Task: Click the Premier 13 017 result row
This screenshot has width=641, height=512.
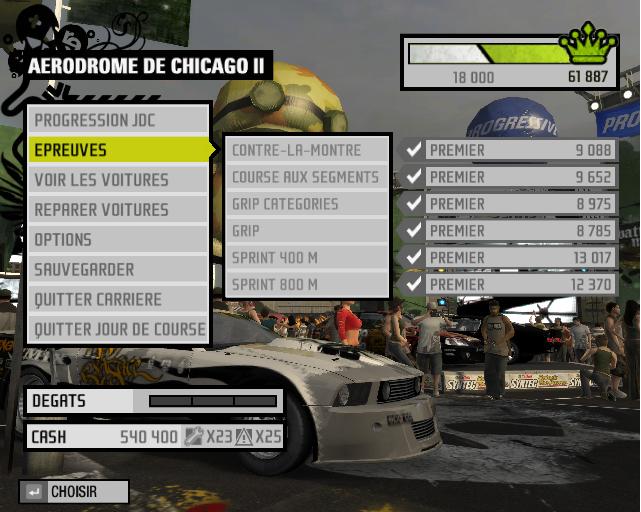Action: pyautogui.click(x=510, y=257)
